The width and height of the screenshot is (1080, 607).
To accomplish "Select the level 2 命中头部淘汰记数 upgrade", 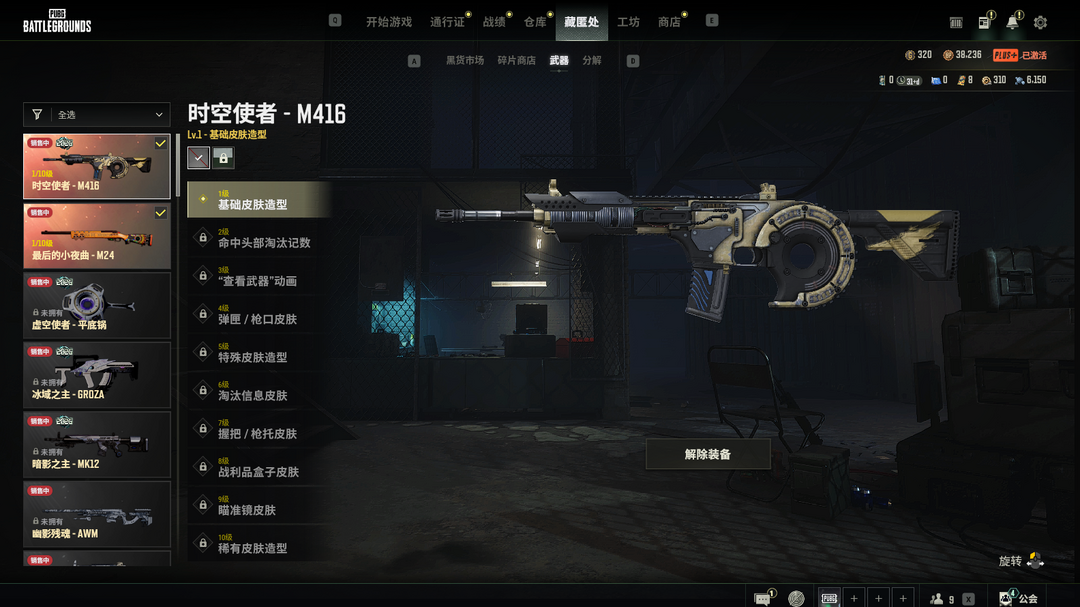I will pyautogui.click(x=260, y=238).
